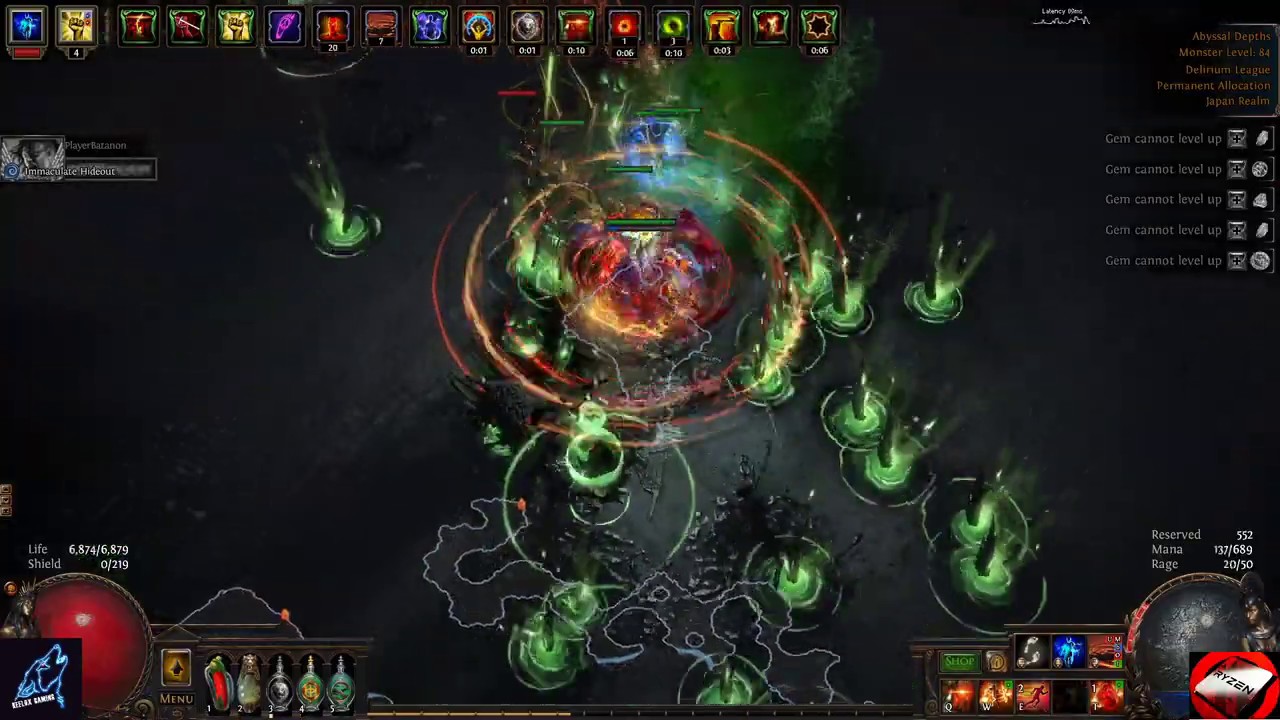Screen dimensions: 1280x720
Task: Click the golden fist buff showing 4
Action: (76, 27)
